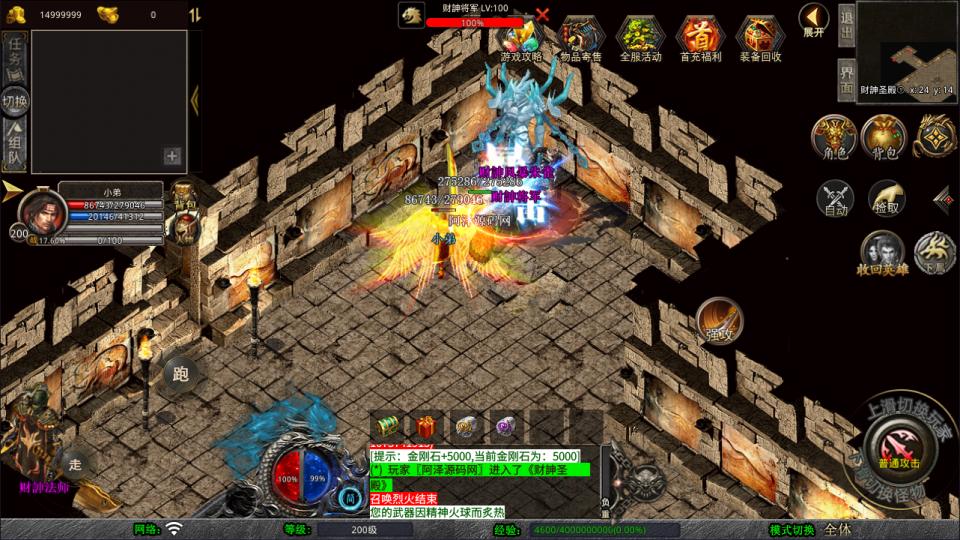
Task: Toggle the 跑 run mode button
Action: (181, 374)
